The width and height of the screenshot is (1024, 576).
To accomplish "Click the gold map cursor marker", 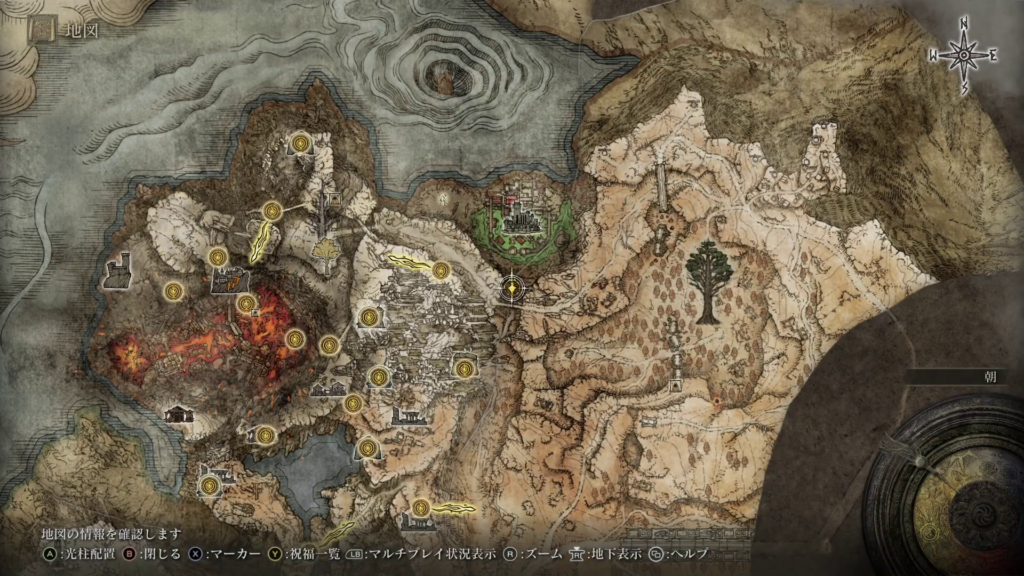I will pyautogui.click(x=513, y=288).
